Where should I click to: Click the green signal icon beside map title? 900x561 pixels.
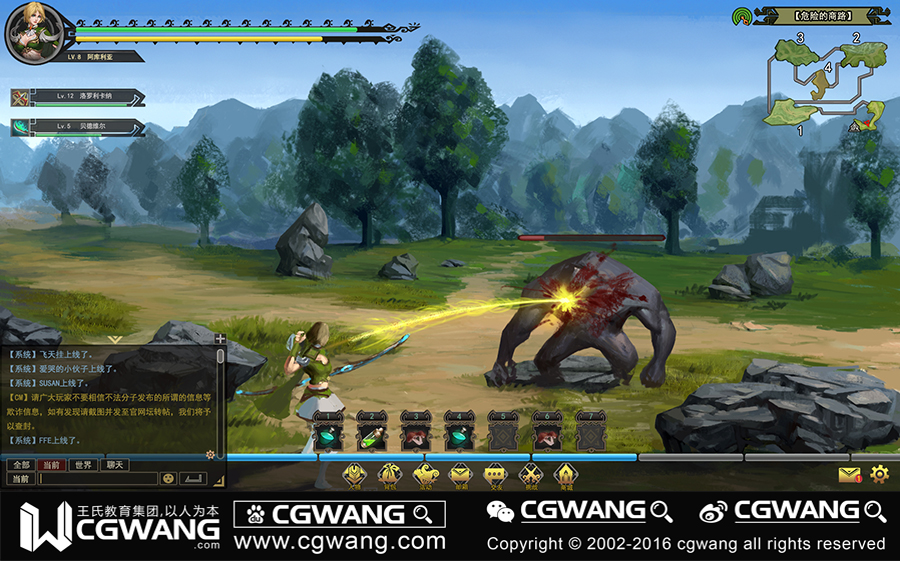coord(741,16)
